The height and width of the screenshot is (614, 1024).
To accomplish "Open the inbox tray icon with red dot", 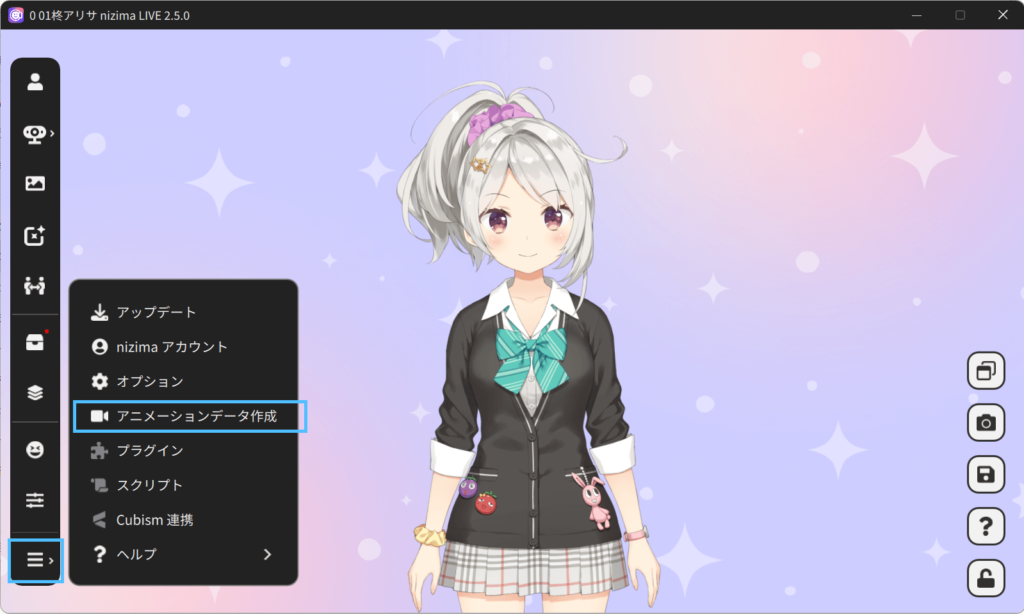I will click(x=35, y=342).
